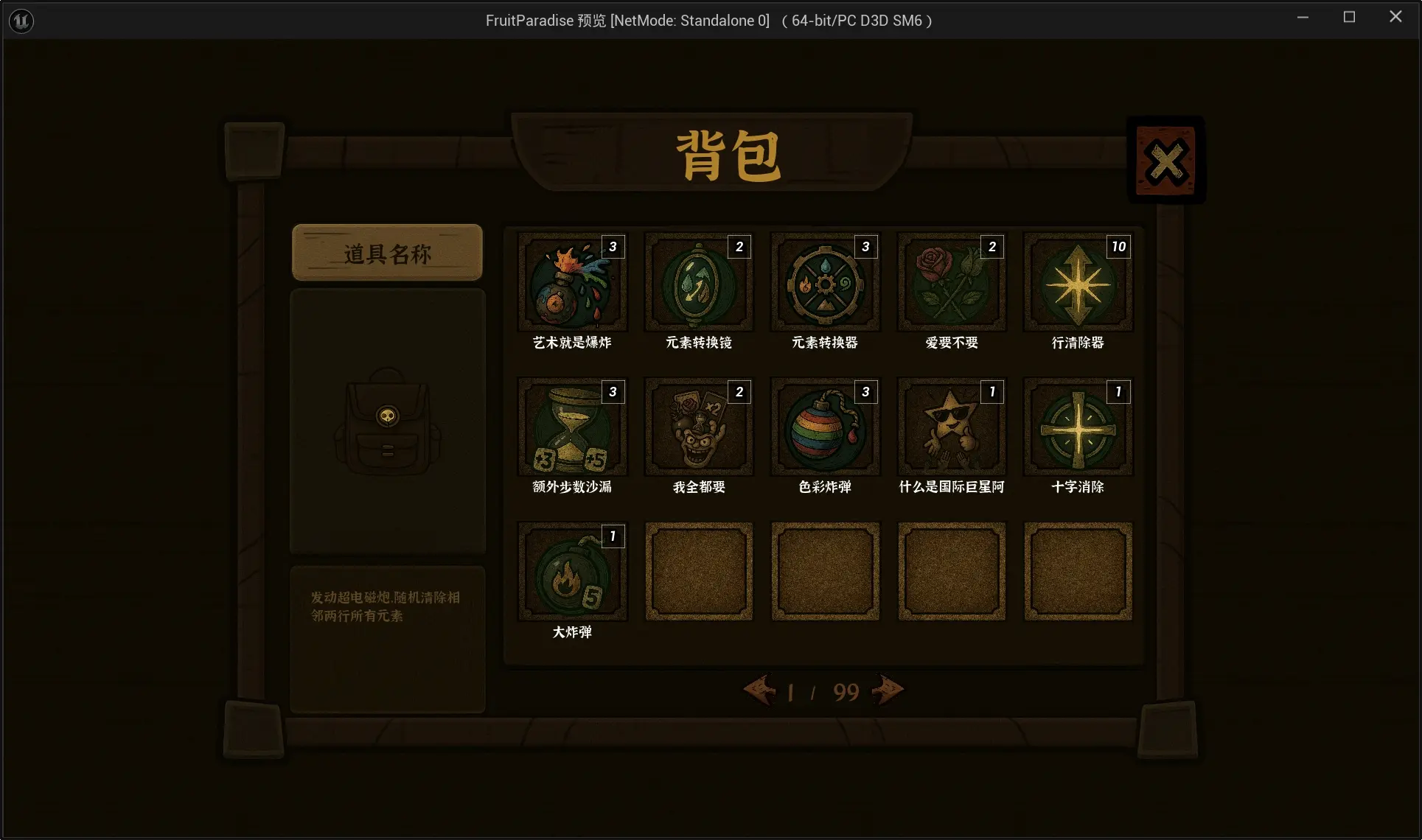Select the 大炸弹 big bomb item
The width and height of the screenshot is (1422, 840).
pyautogui.click(x=572, y=572)
